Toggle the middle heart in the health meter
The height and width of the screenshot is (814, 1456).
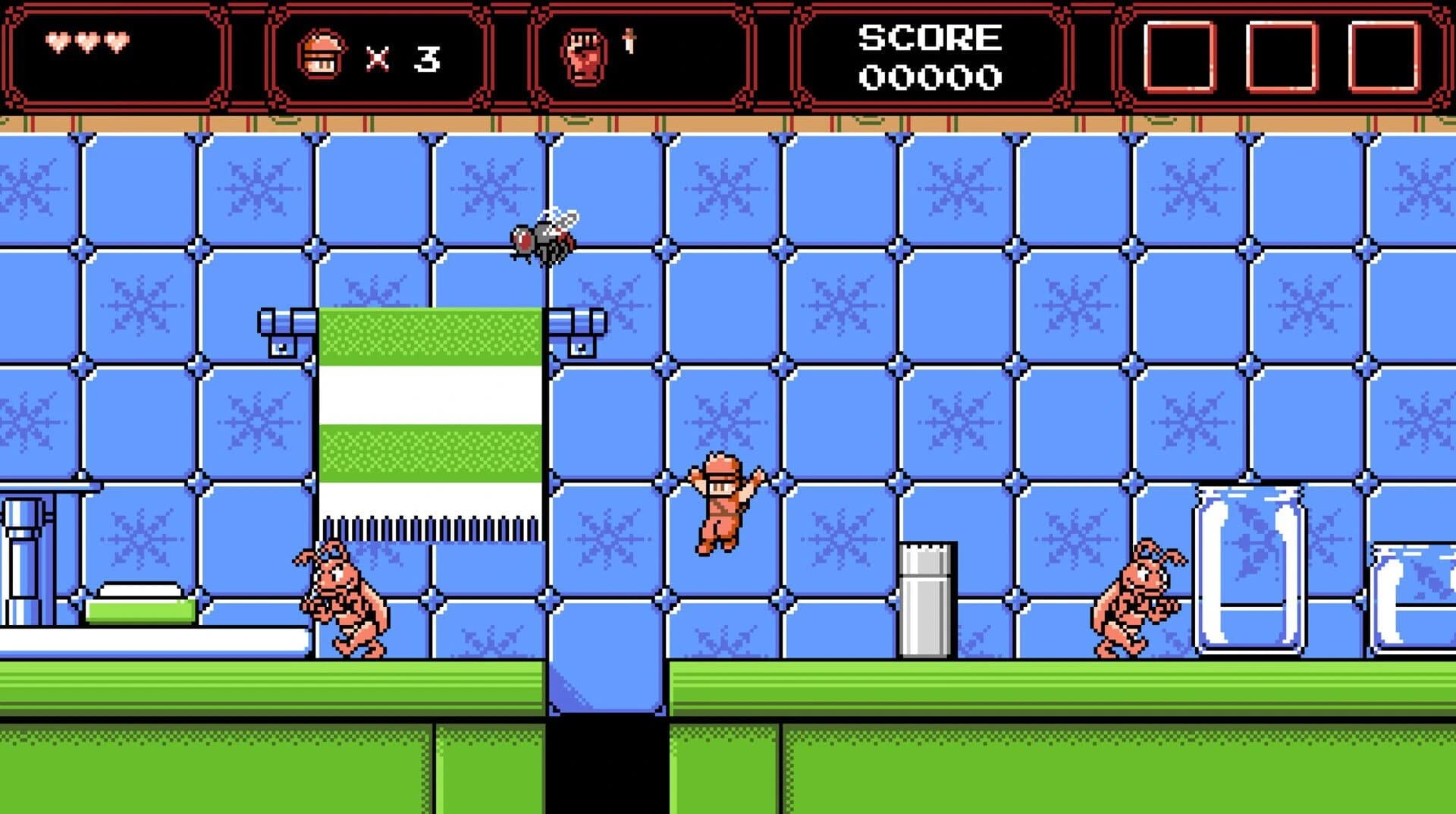[86, 42]
